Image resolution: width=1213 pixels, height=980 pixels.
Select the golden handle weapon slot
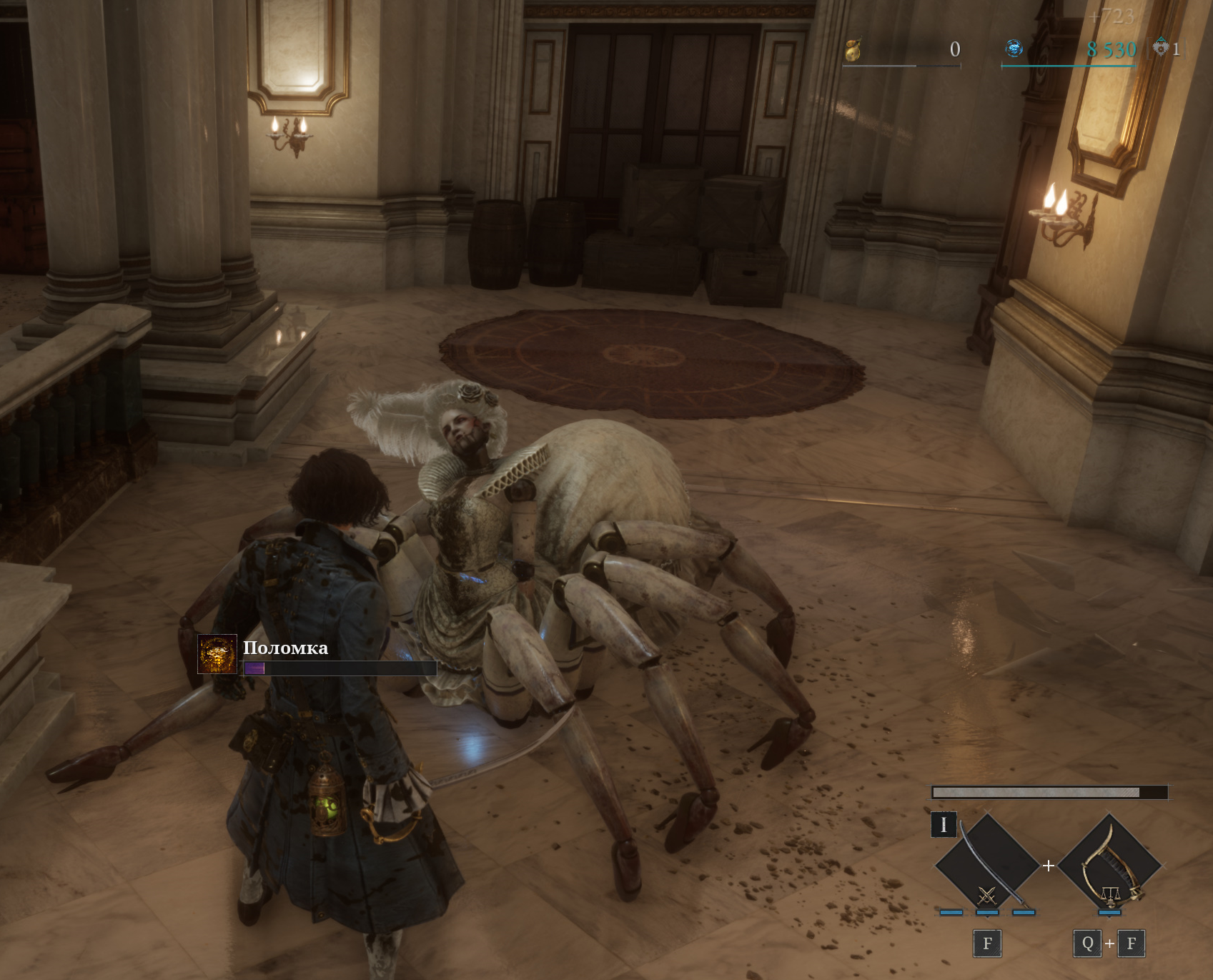click(x=1109, y=865)
